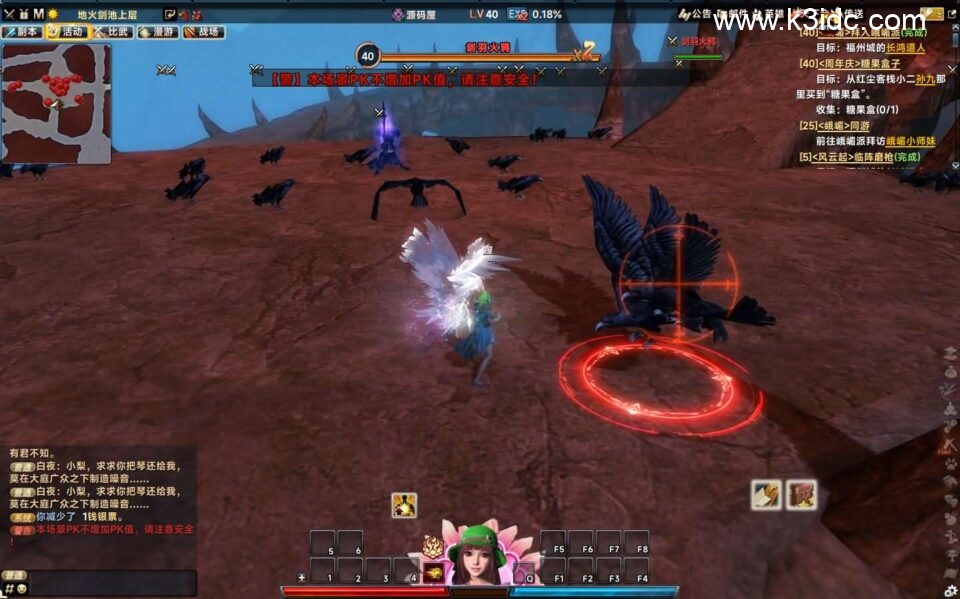Select the 周年庆 糖果盒子 quest entry

(x=857, y=63)
